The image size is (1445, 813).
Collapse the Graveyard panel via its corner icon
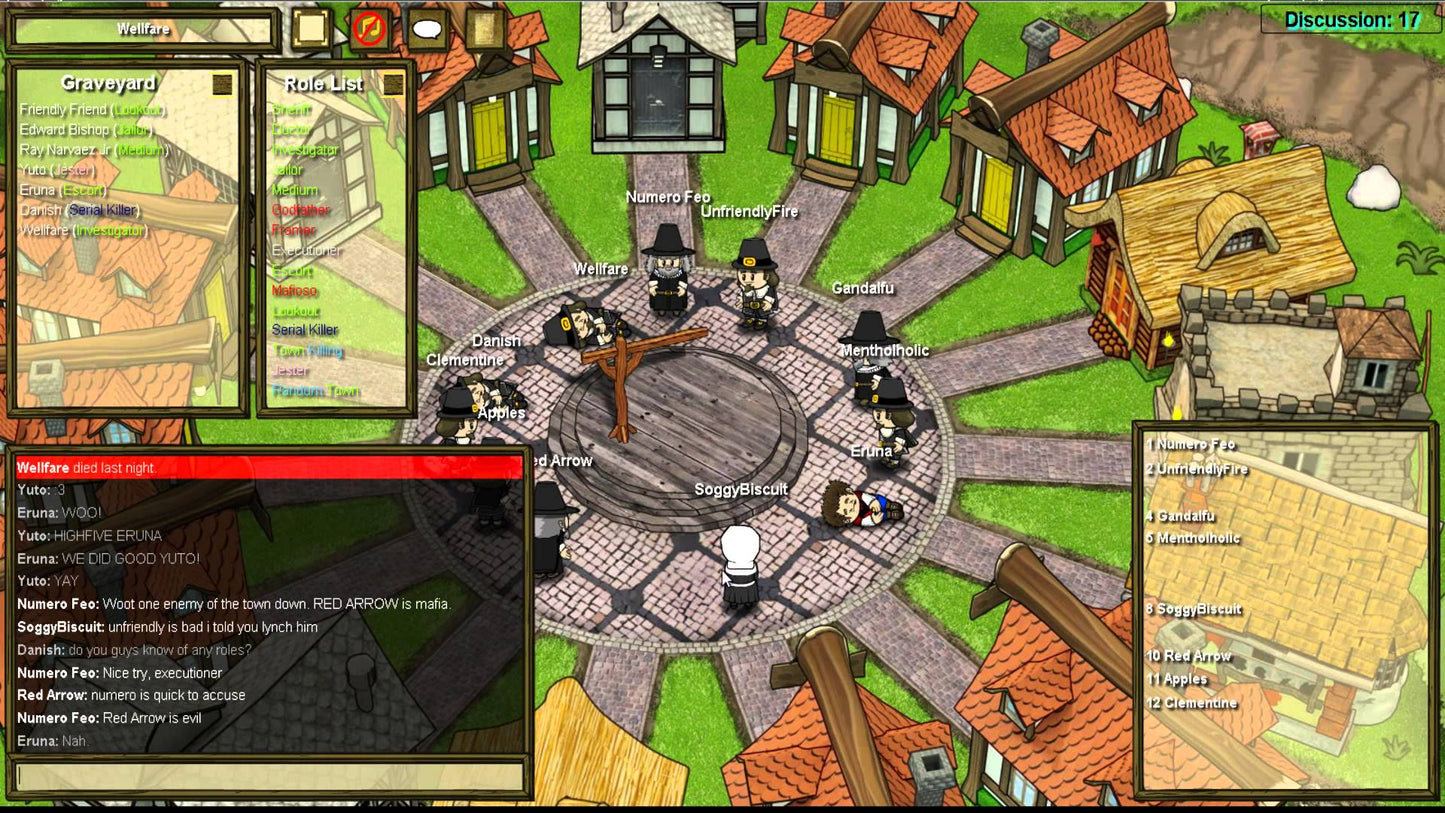coord(222,84)
